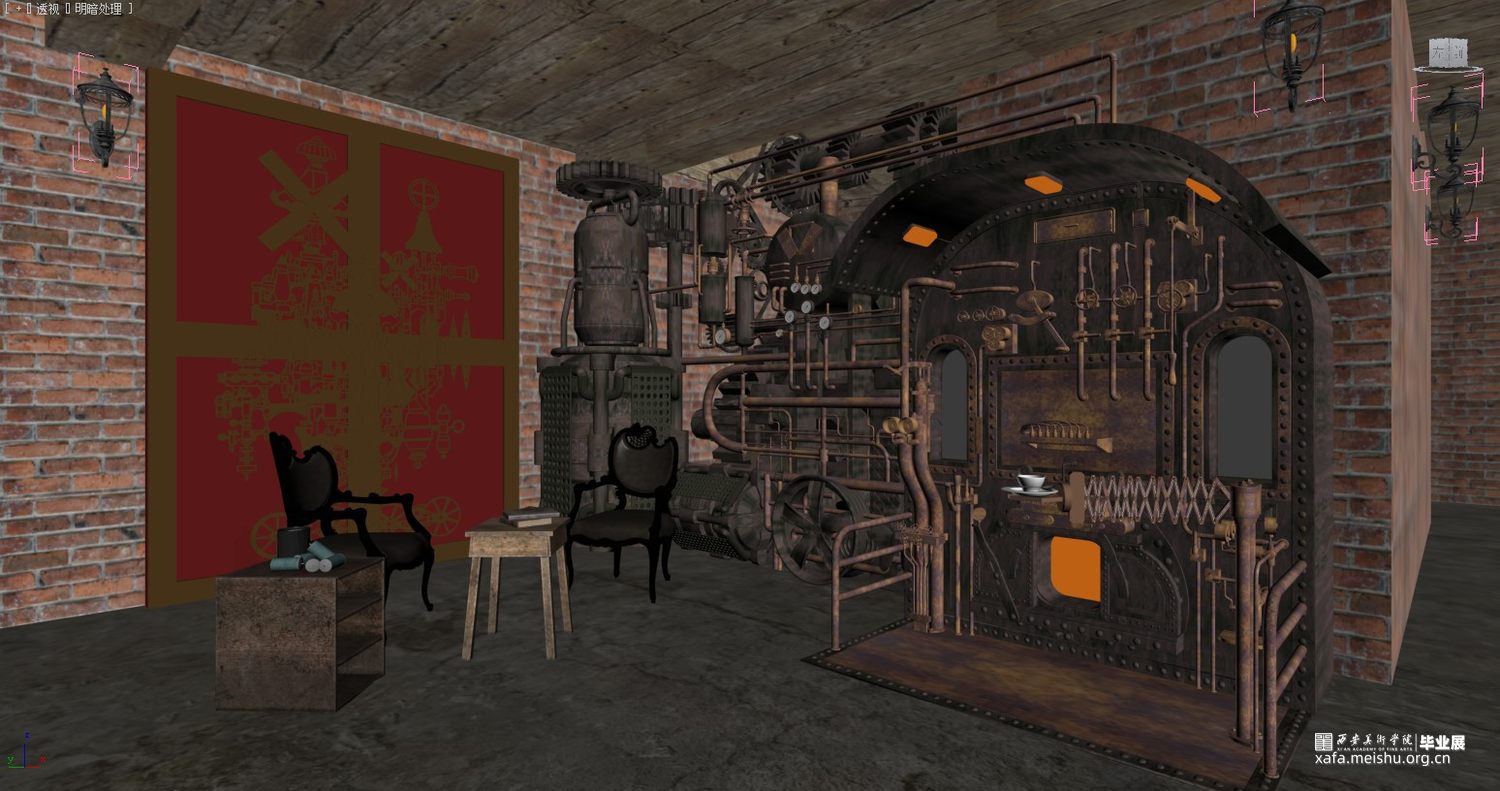Open the 明暗处理 shading mode menu

tap(98, 9)
